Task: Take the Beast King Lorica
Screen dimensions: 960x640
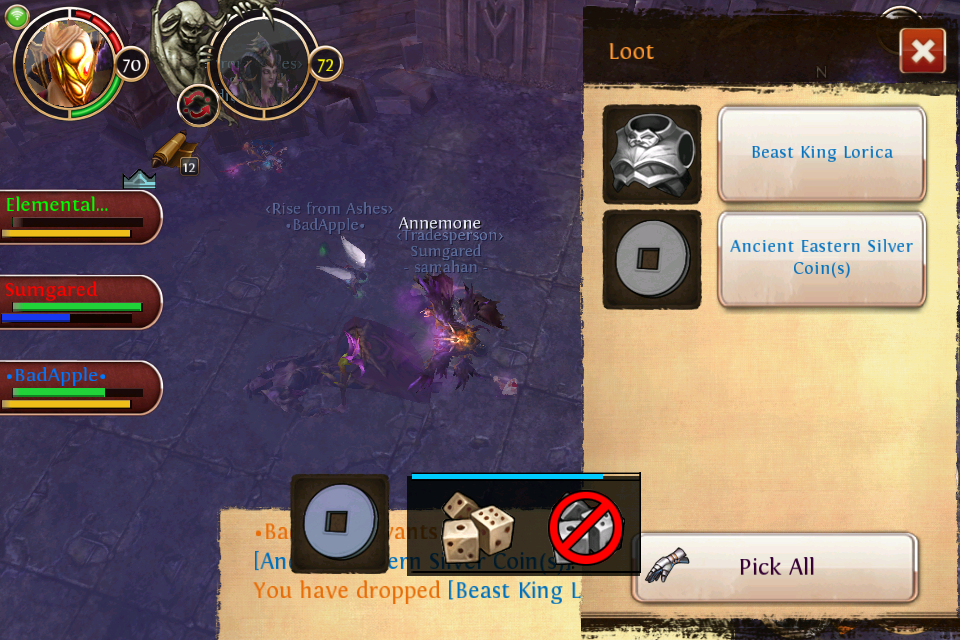Action: click(821, 153)
